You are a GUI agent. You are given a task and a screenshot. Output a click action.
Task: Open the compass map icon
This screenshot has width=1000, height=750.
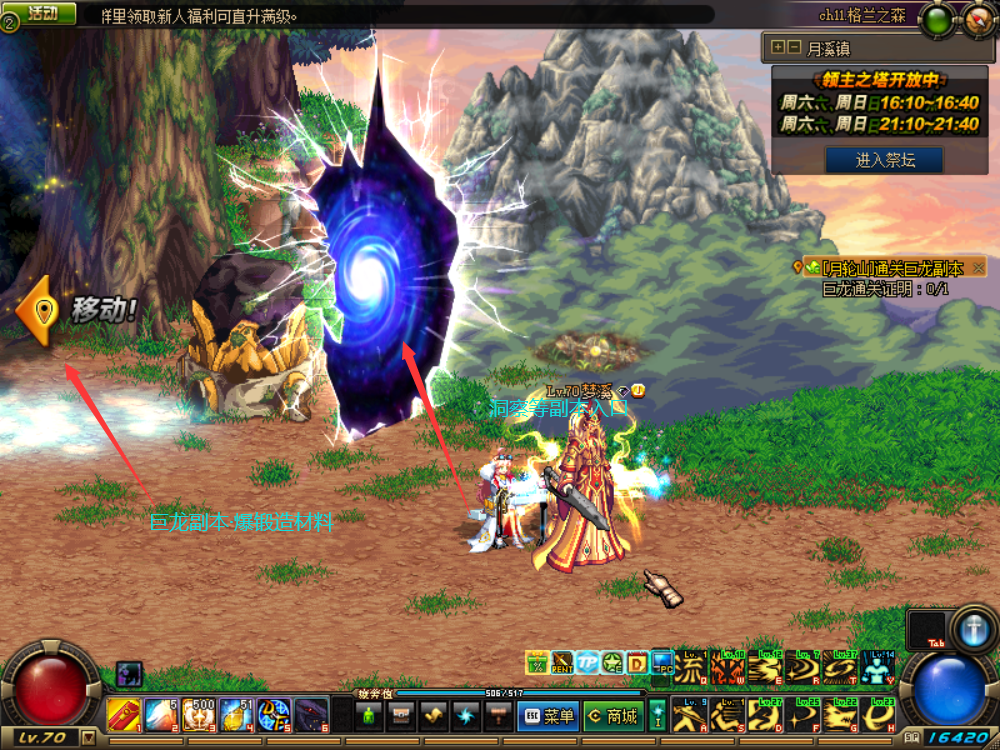pyautogui.click(x=977, y=18)
